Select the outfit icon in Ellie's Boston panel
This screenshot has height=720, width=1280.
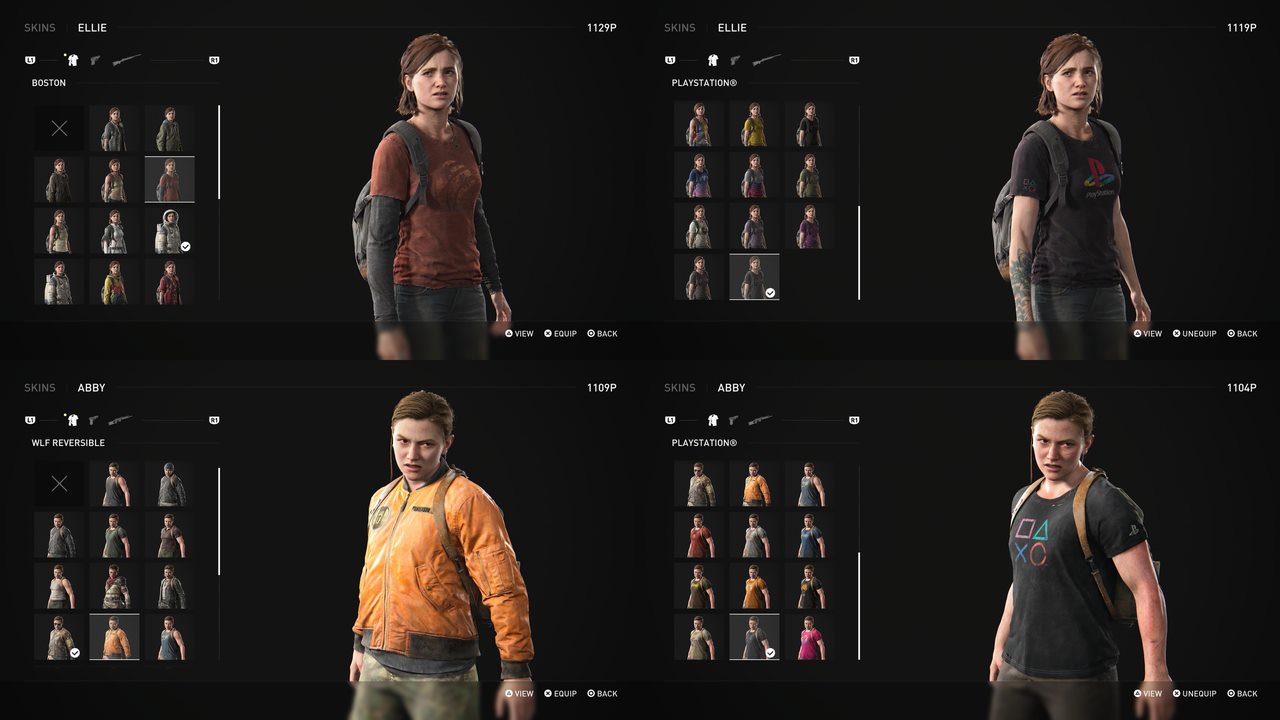[x=72, y=59]
